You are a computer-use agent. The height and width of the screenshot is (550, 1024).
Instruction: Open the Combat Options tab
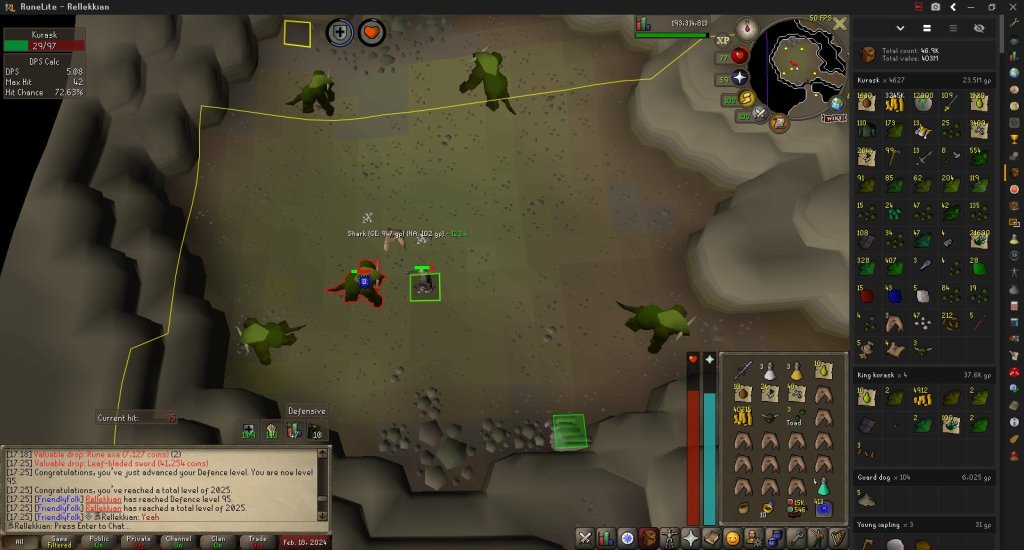(x=585, y=538)
